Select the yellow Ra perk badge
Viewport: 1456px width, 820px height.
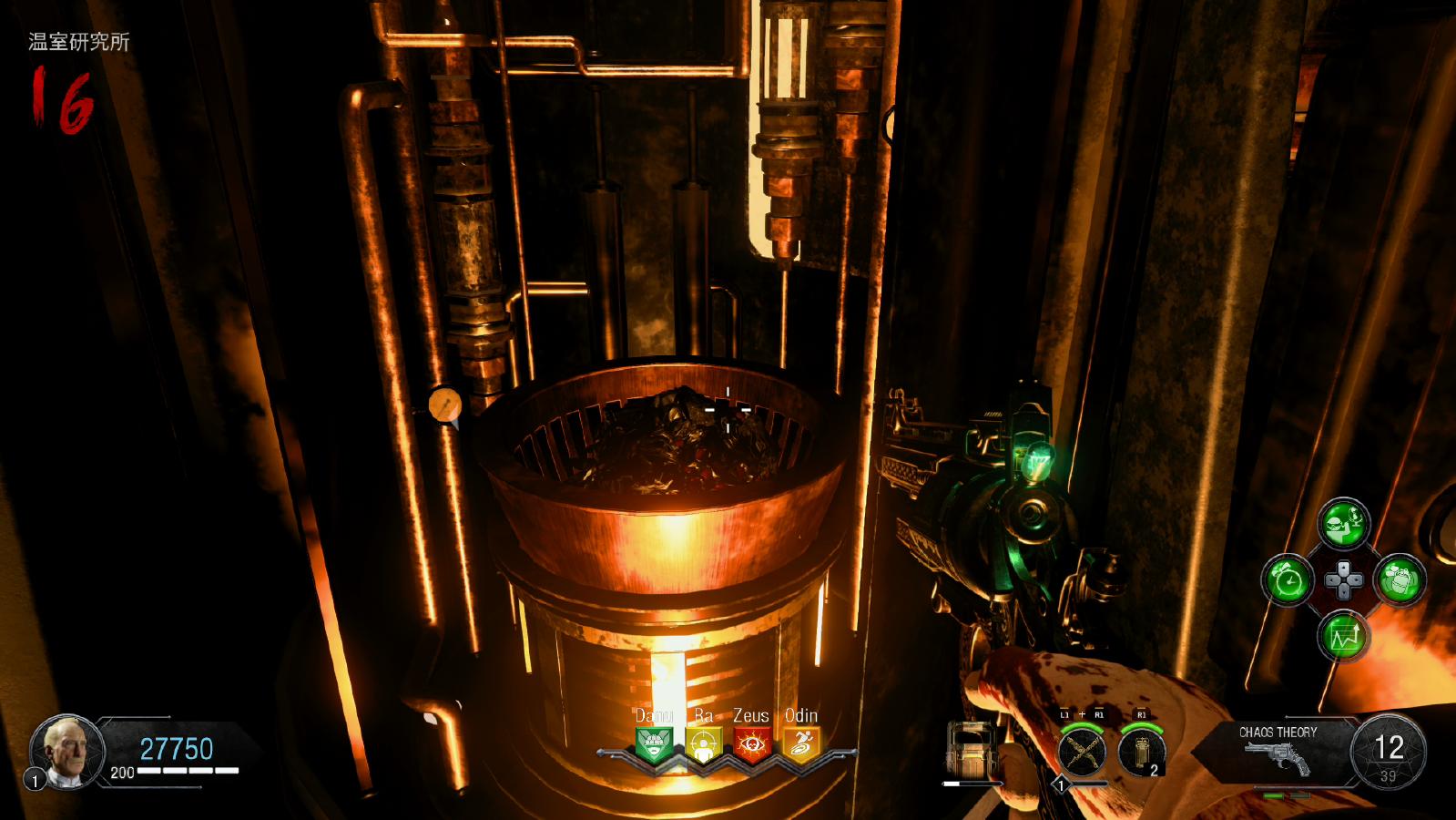tap(703, 744)
